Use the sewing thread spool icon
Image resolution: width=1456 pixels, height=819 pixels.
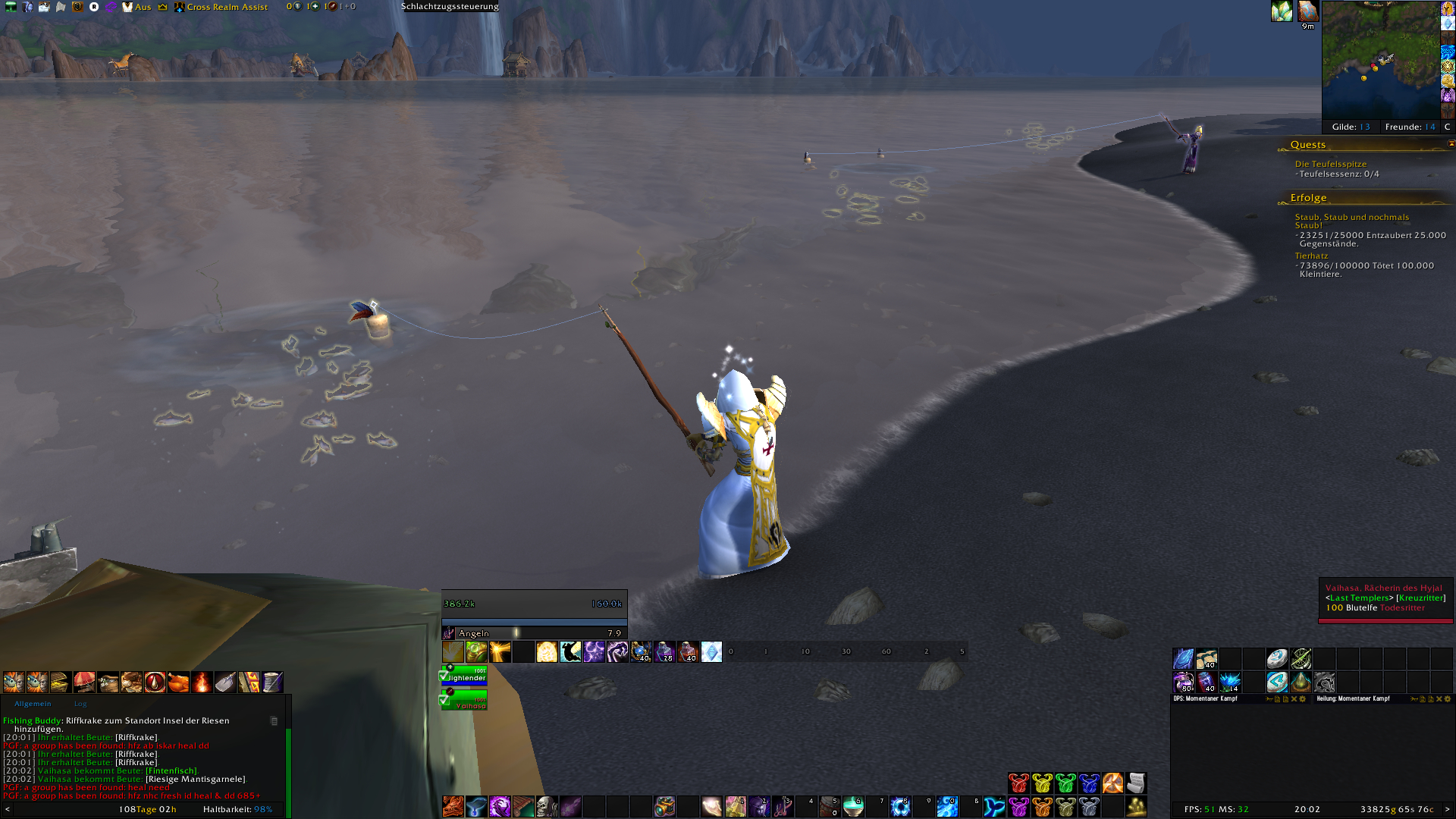pos(272,682)
